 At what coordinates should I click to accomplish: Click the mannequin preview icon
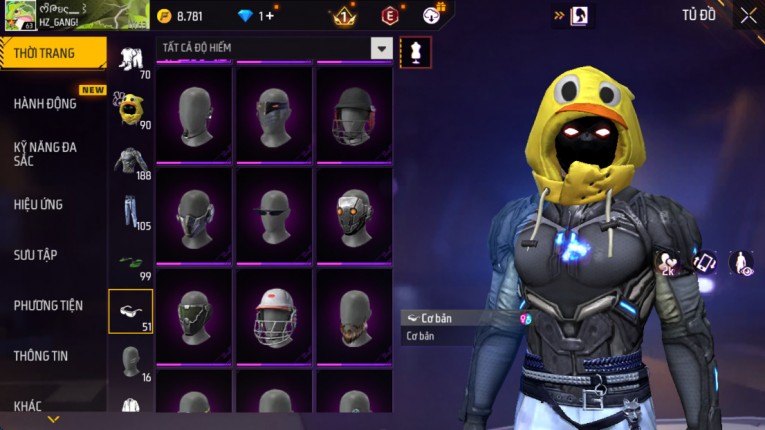point(415,52)
